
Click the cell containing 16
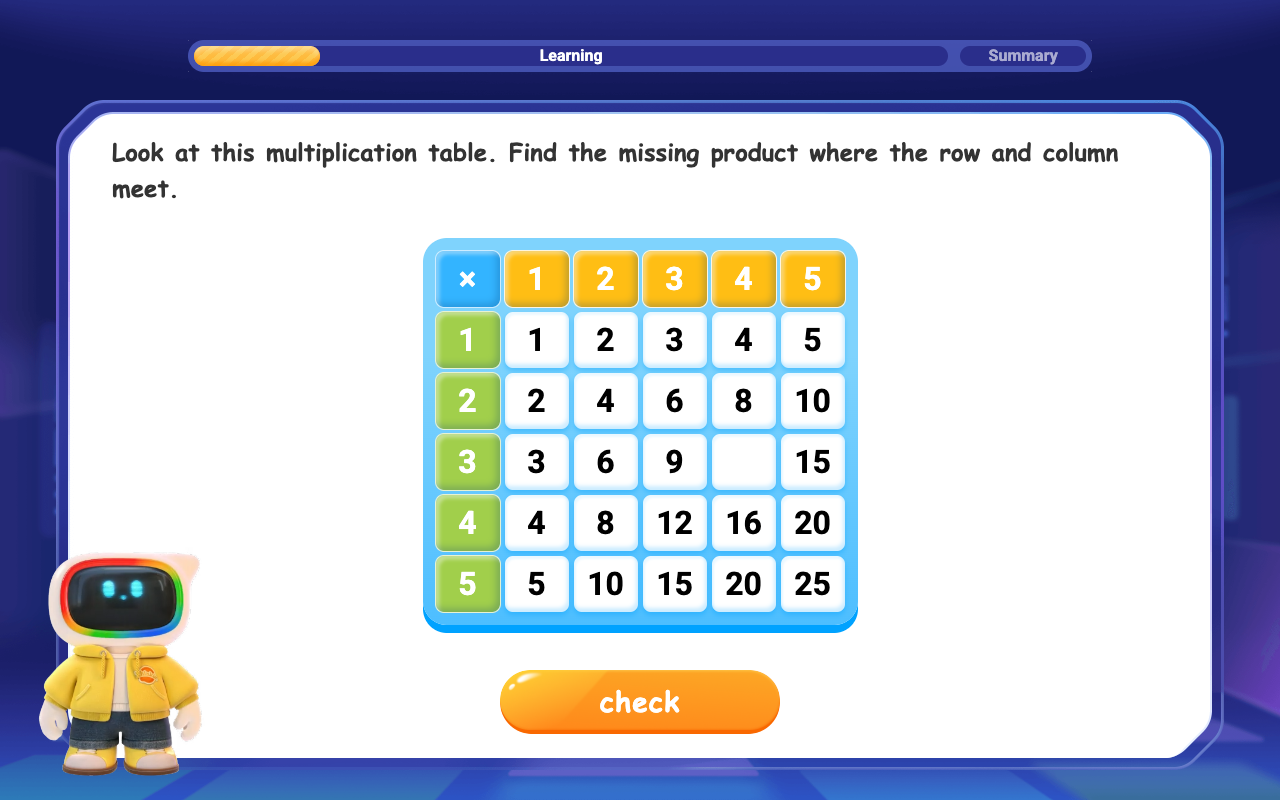(743, 522)
